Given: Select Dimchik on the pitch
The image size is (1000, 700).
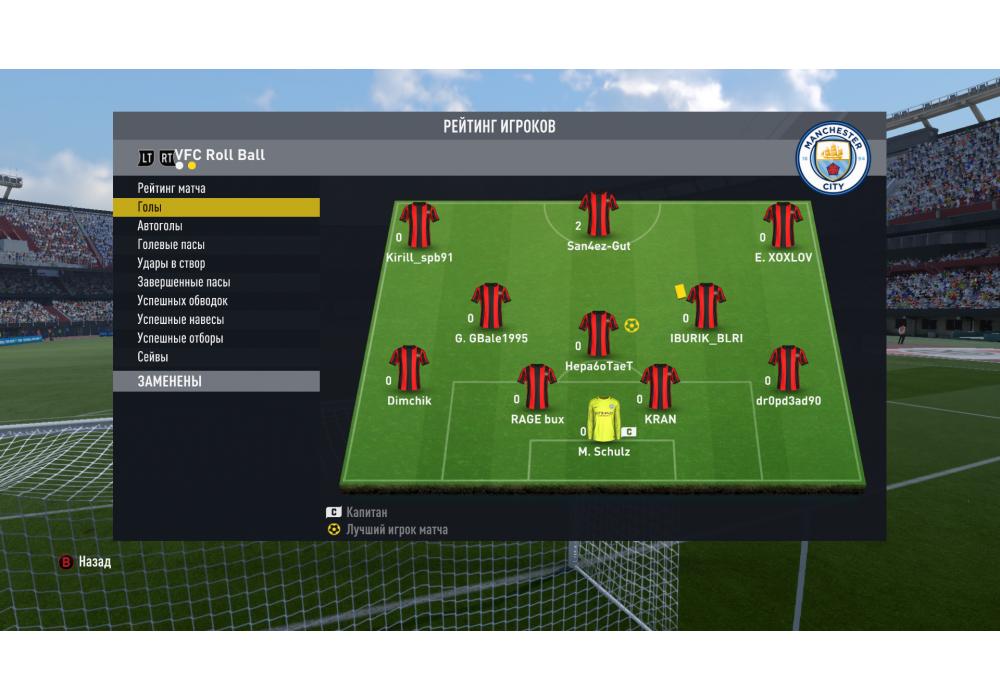Looking at the screenshot, I should pyautogui.click(x=408, y=368).
